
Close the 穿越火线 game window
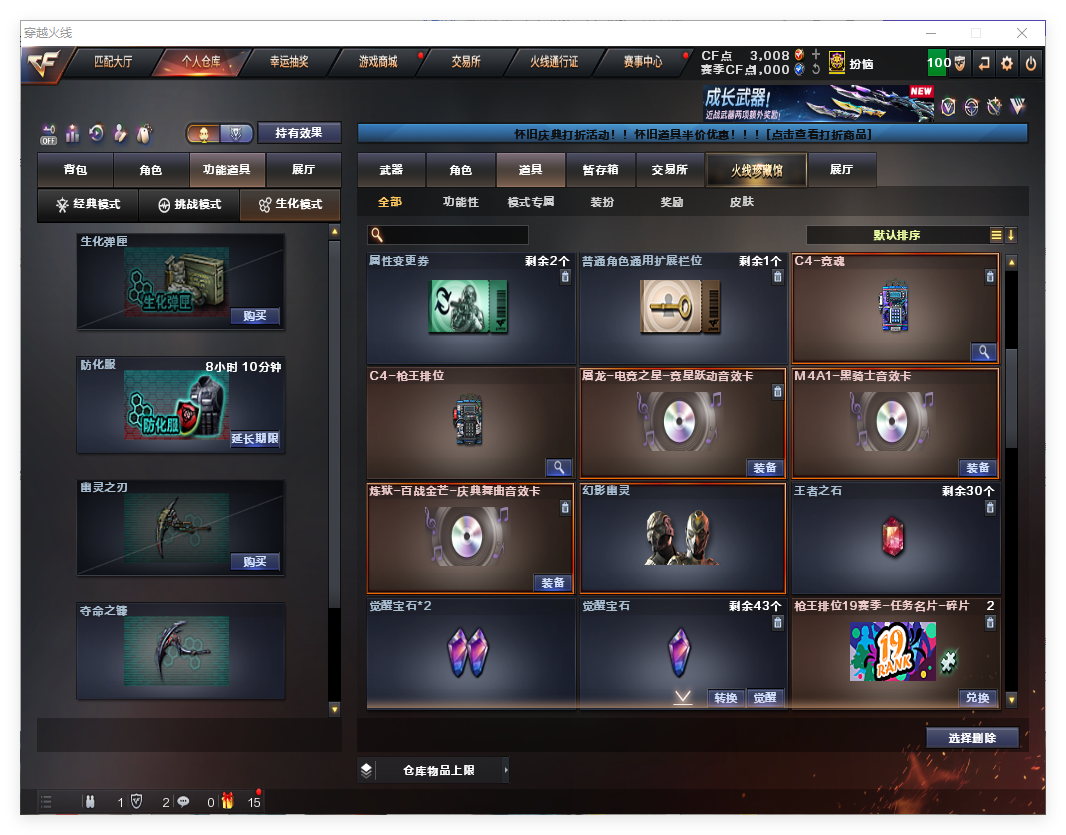pos(1022,33)
